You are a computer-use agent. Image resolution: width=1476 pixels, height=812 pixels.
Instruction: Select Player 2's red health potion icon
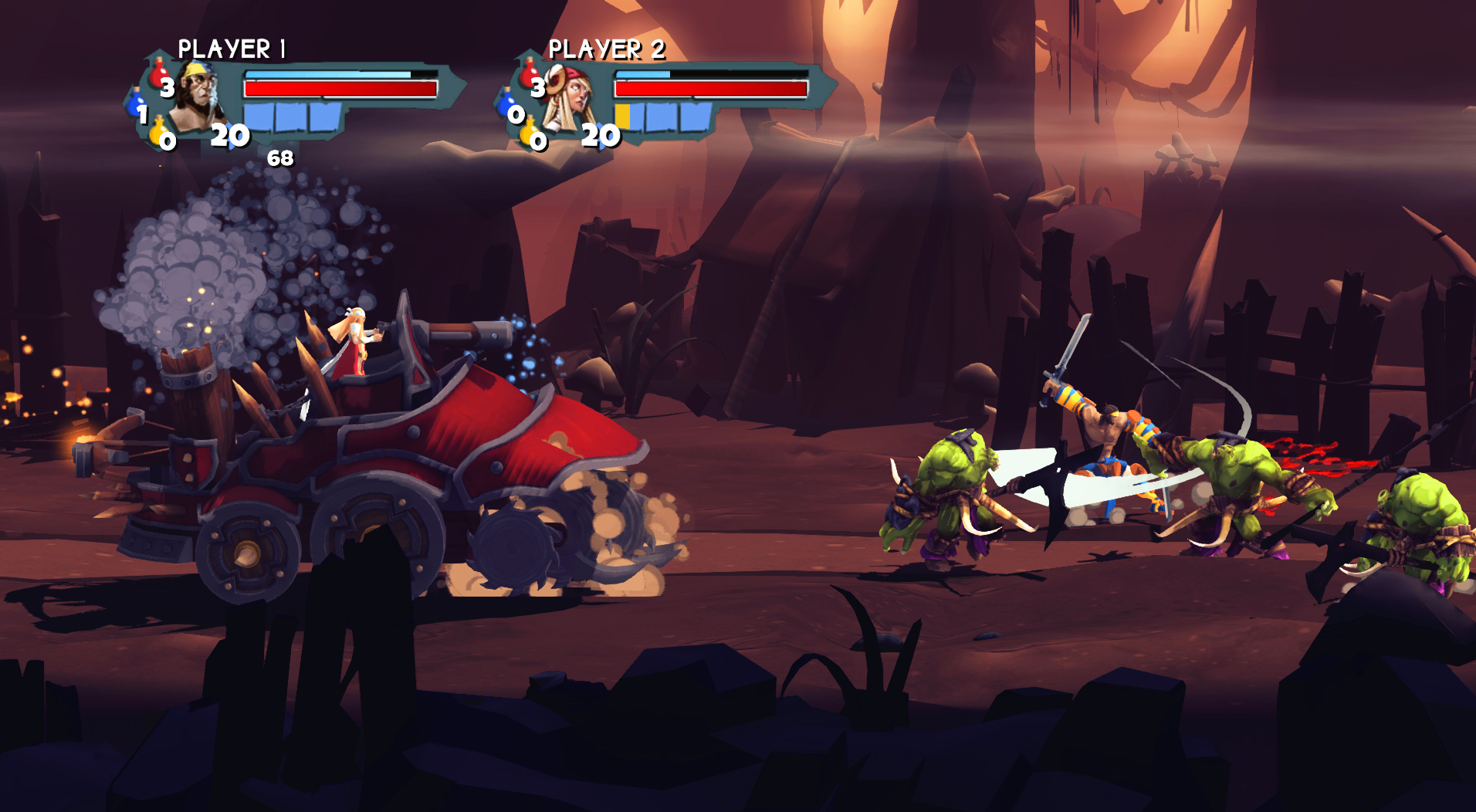point(529,73)
